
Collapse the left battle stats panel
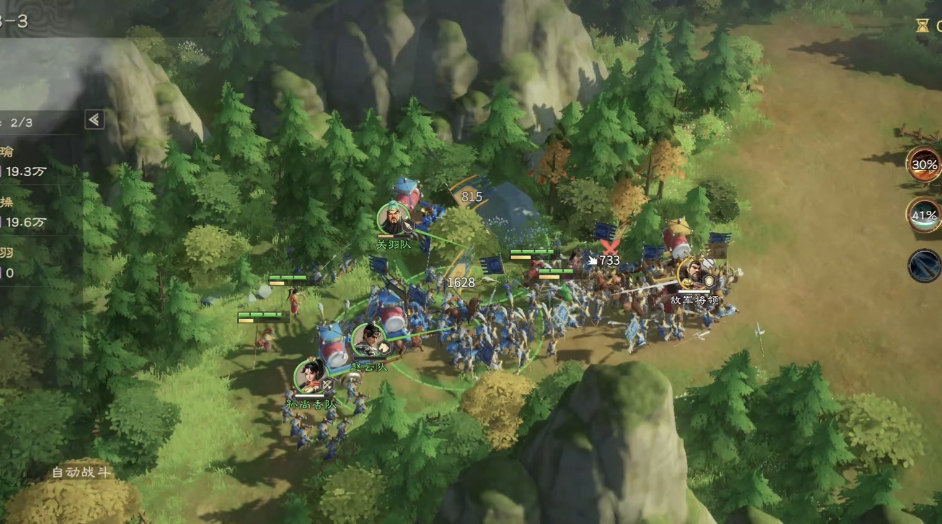tap(94, 120)
